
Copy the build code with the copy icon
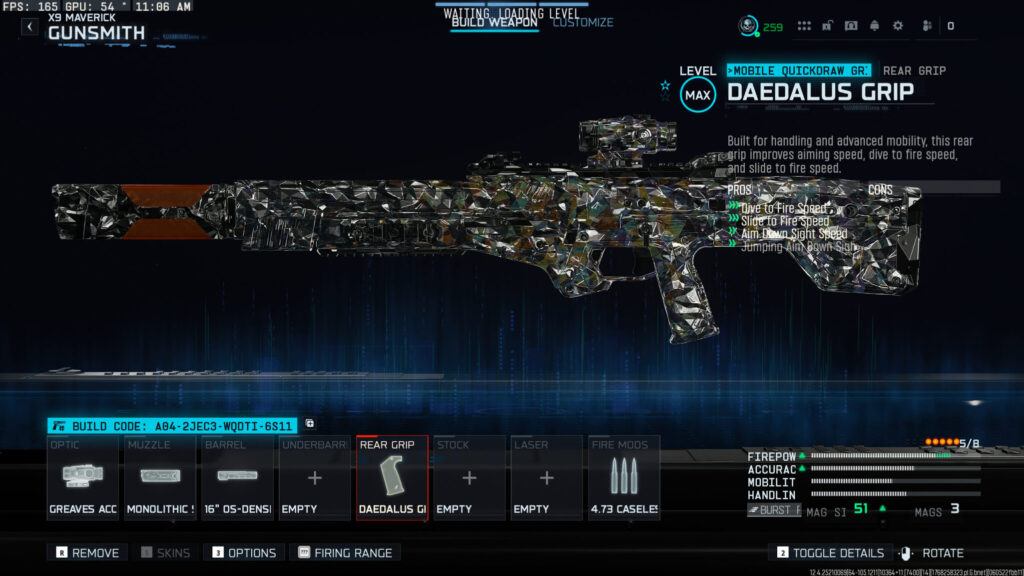click(310, 424)
